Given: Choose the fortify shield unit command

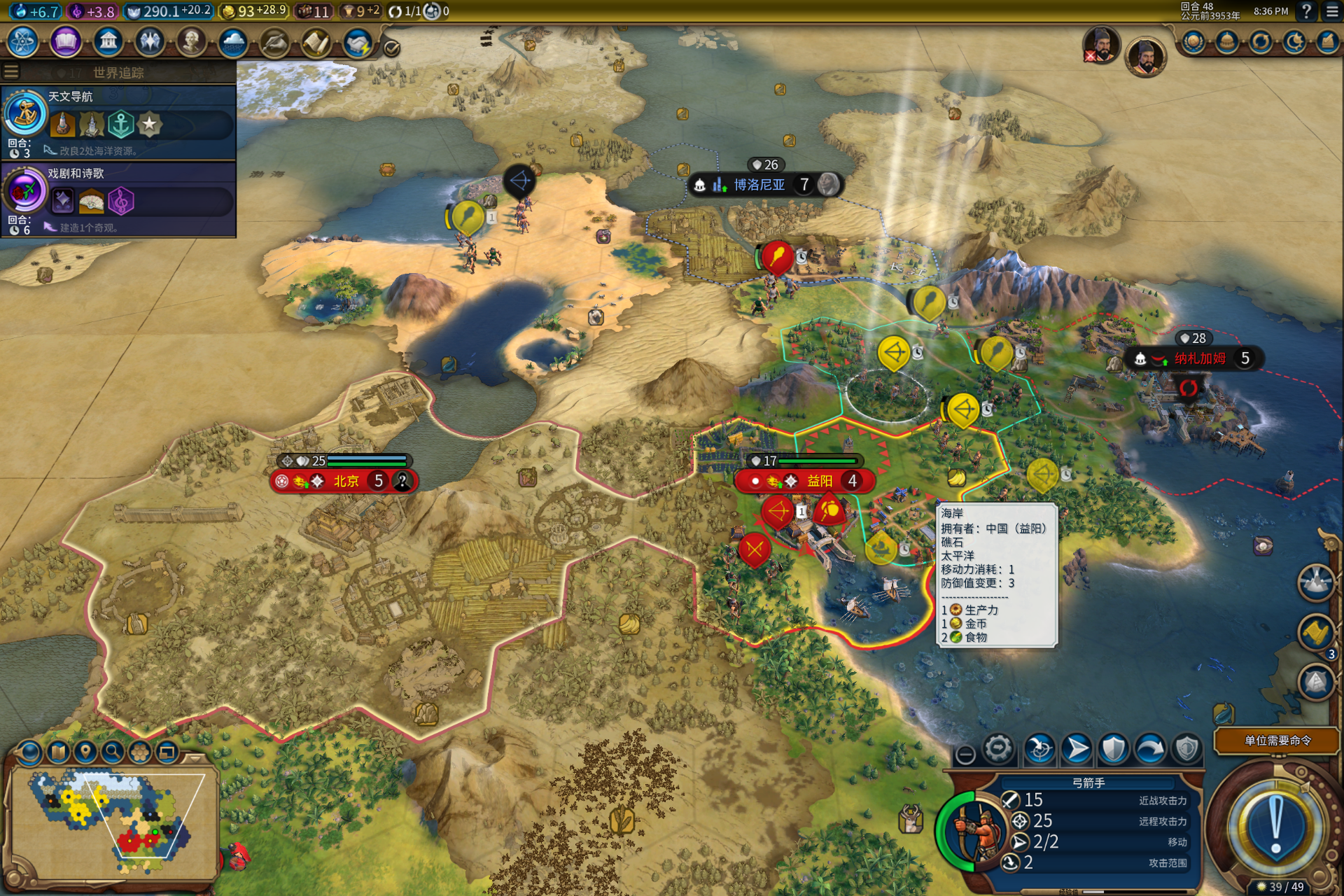Looking at the screenshot, I should 1113,749.
